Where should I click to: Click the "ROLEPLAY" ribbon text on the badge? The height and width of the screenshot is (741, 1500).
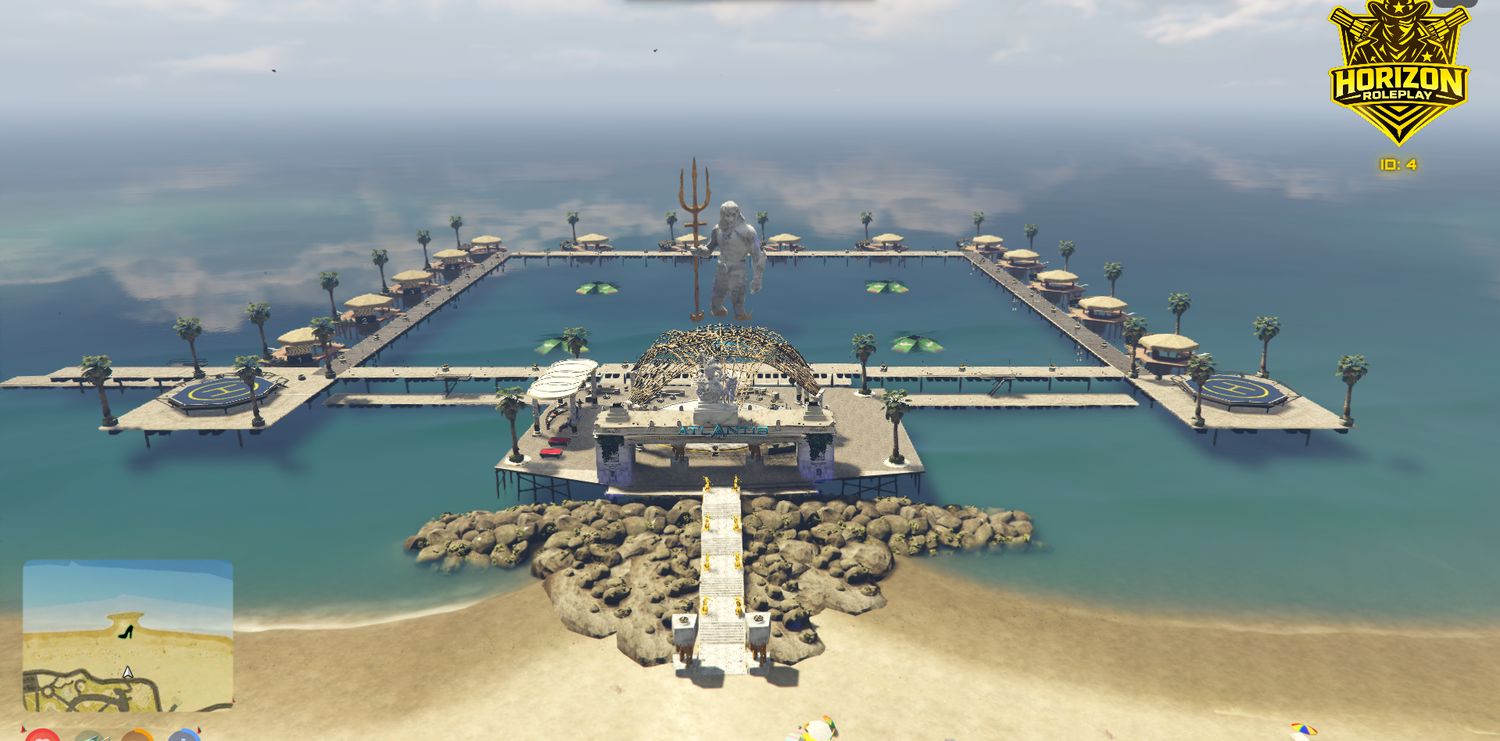coord(1399,94)
